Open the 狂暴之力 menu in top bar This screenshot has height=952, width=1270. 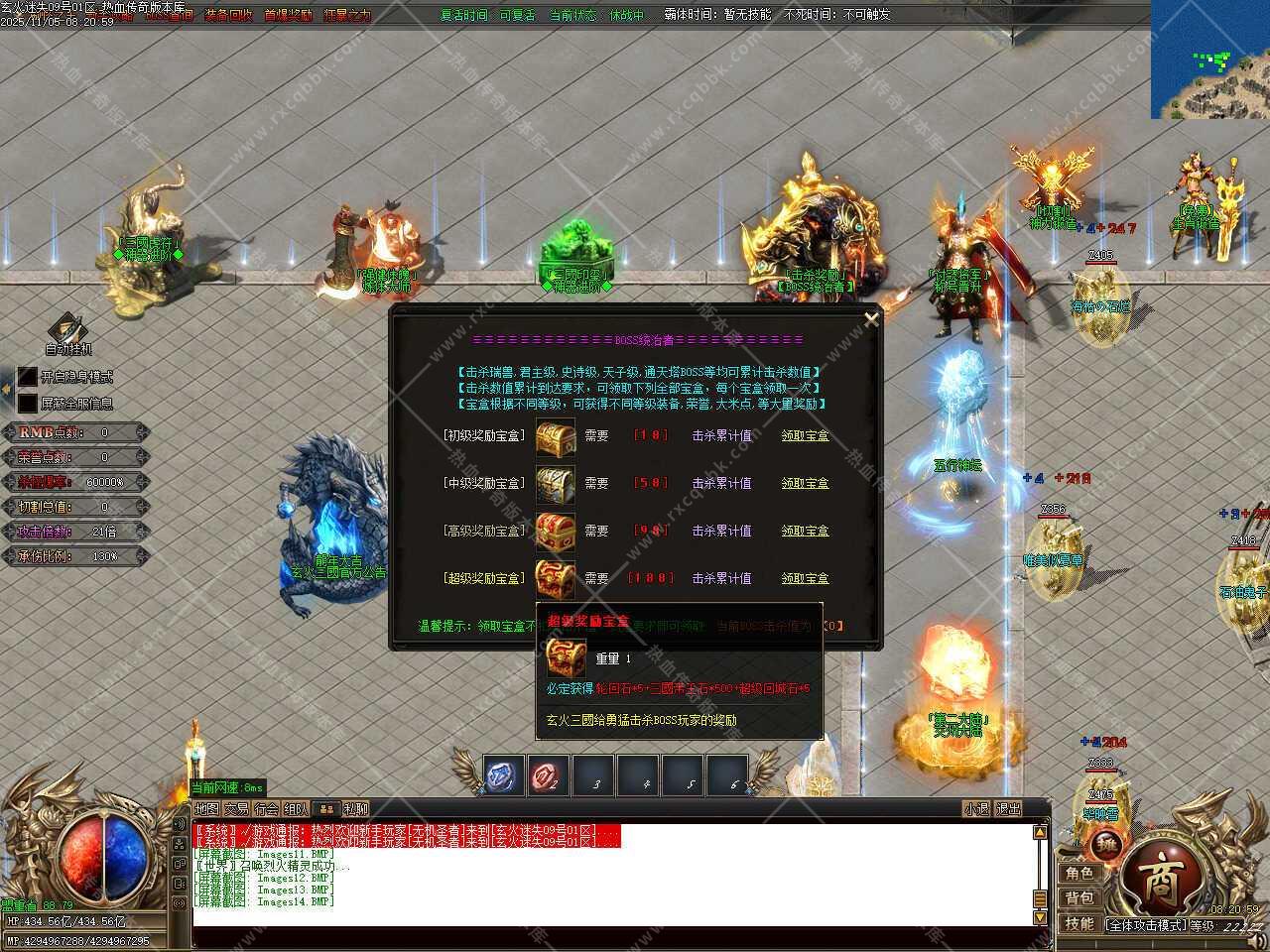(347, 15)
